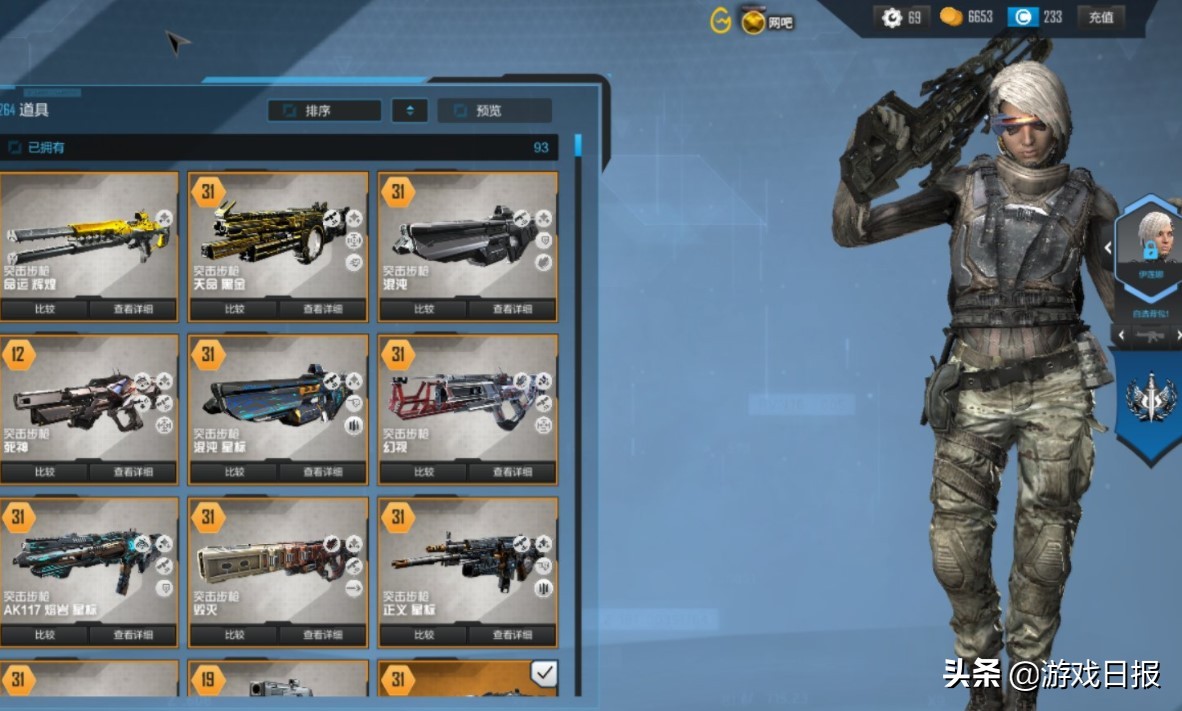Click the 预览 preview button
The image size is (1182, 711).
[x=494, y=111]
